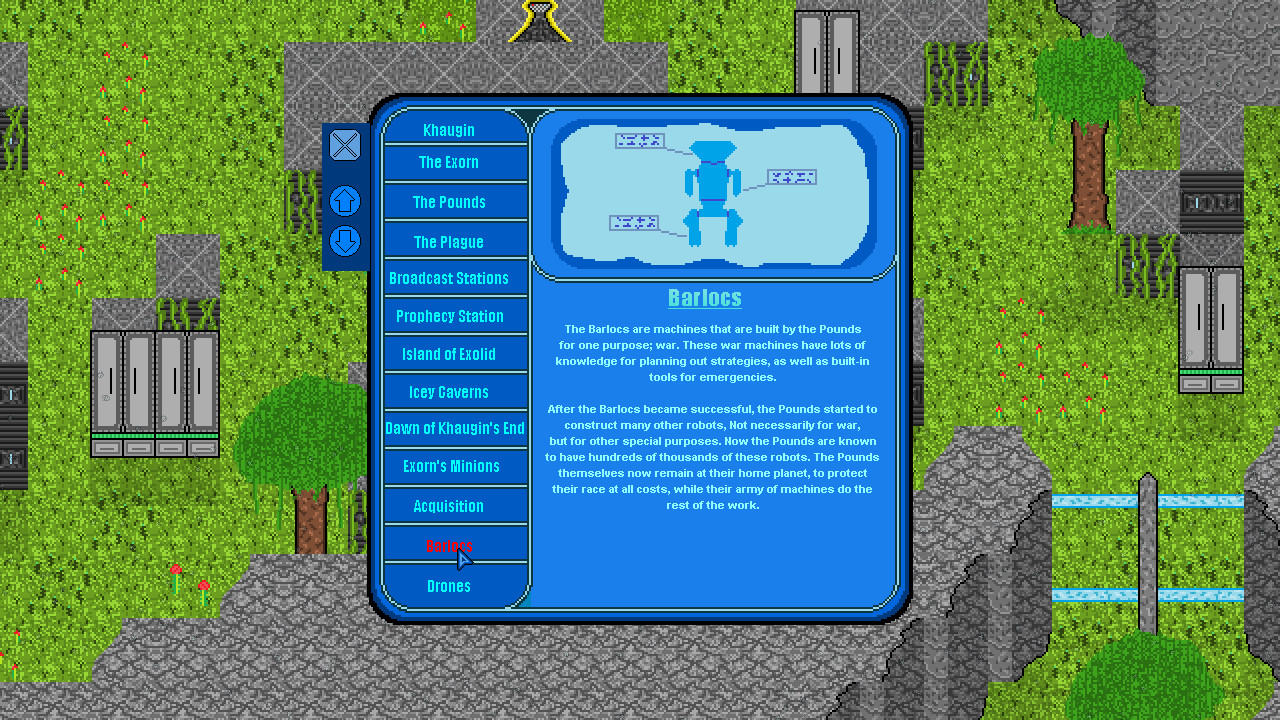Select the Broadcast Stations entry
The height and width of the screenshot is (720, 1280).
448,278
